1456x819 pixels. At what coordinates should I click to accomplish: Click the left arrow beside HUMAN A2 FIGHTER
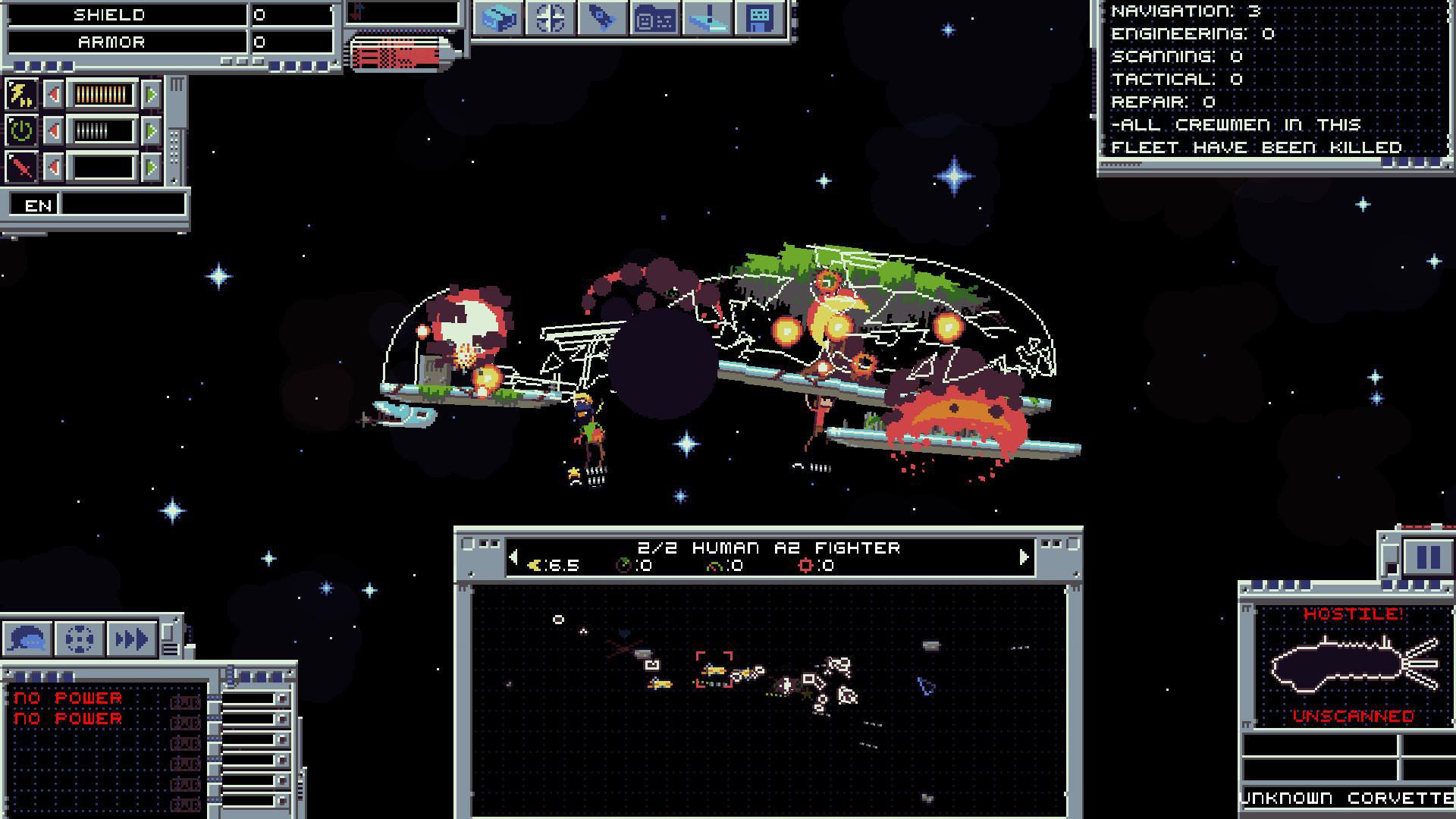513,557
